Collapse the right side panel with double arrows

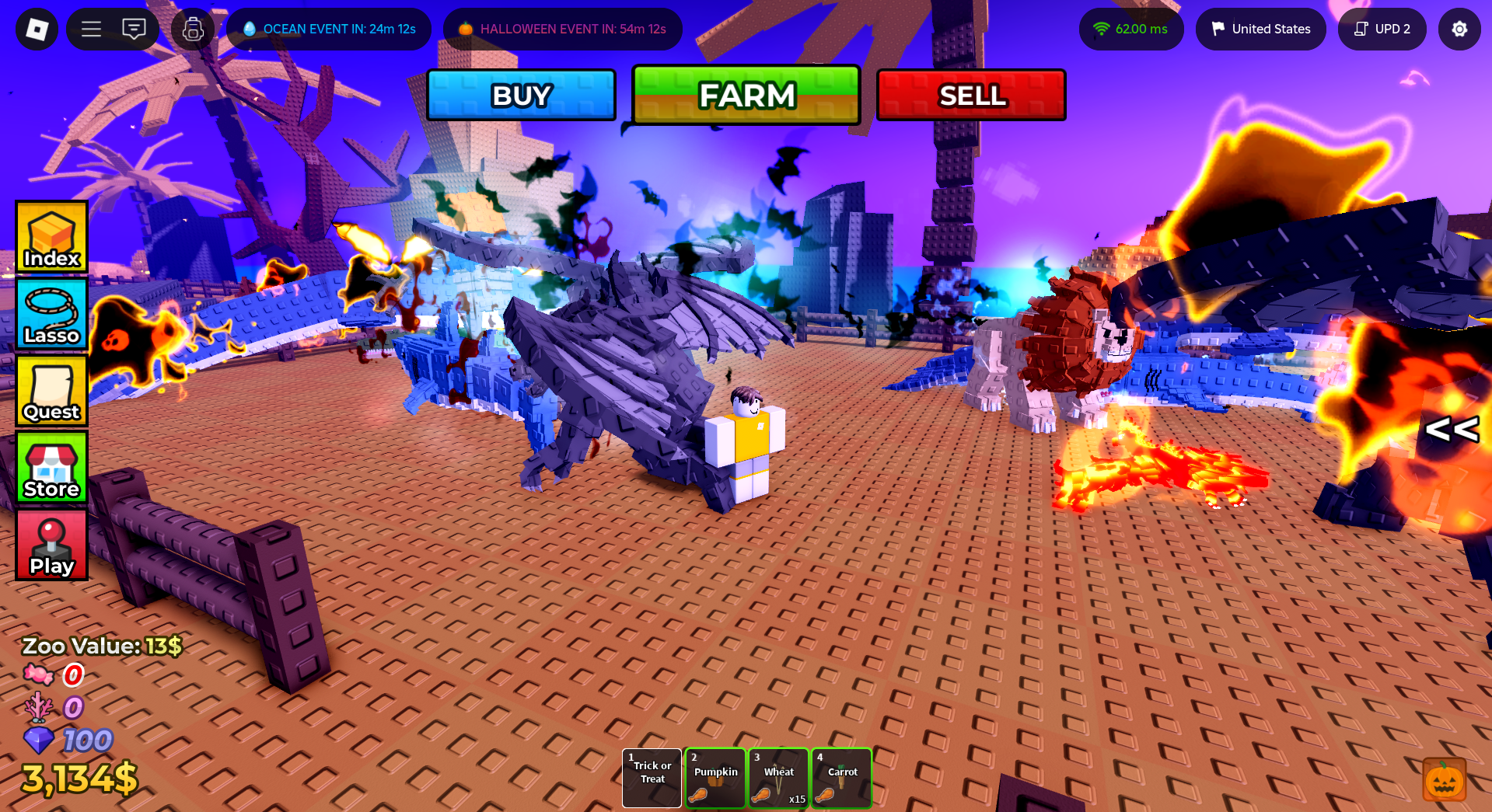pyautogui.click(x=1452, y=430)
